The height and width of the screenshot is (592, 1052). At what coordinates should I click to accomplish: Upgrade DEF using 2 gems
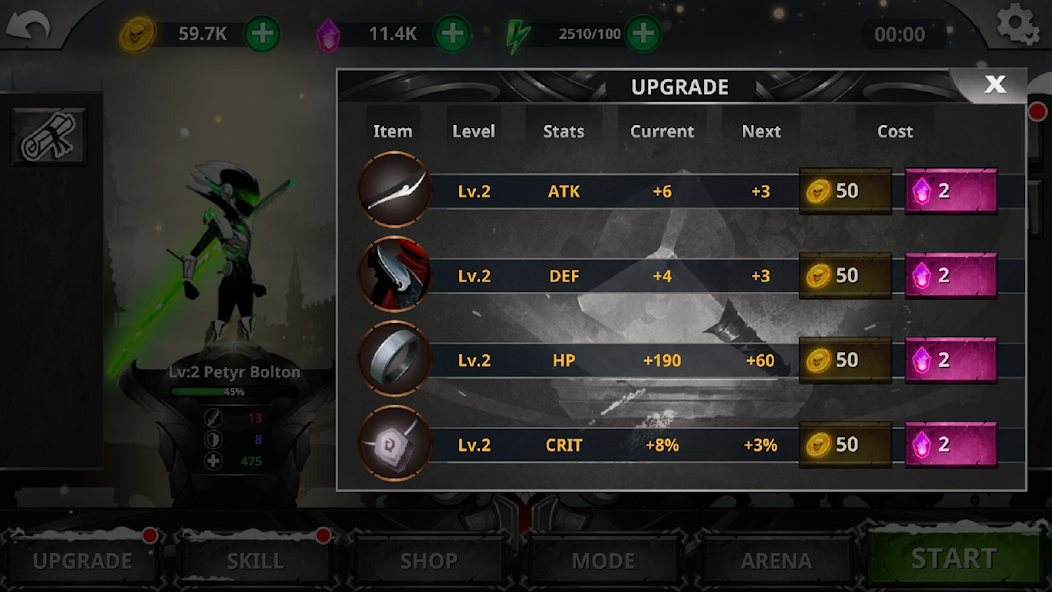click(950, 276)
